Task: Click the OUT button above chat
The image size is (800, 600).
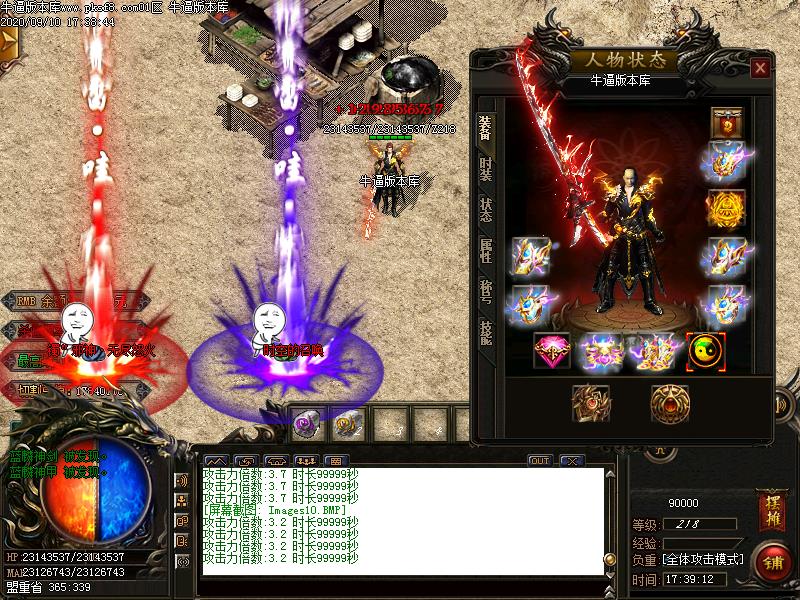Action: [x=540, y=461]
